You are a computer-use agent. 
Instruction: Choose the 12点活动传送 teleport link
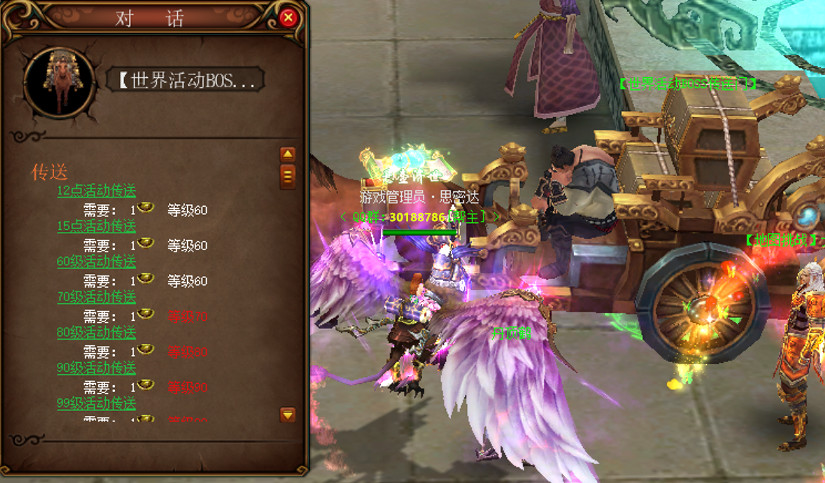click(x=96, y=191)
